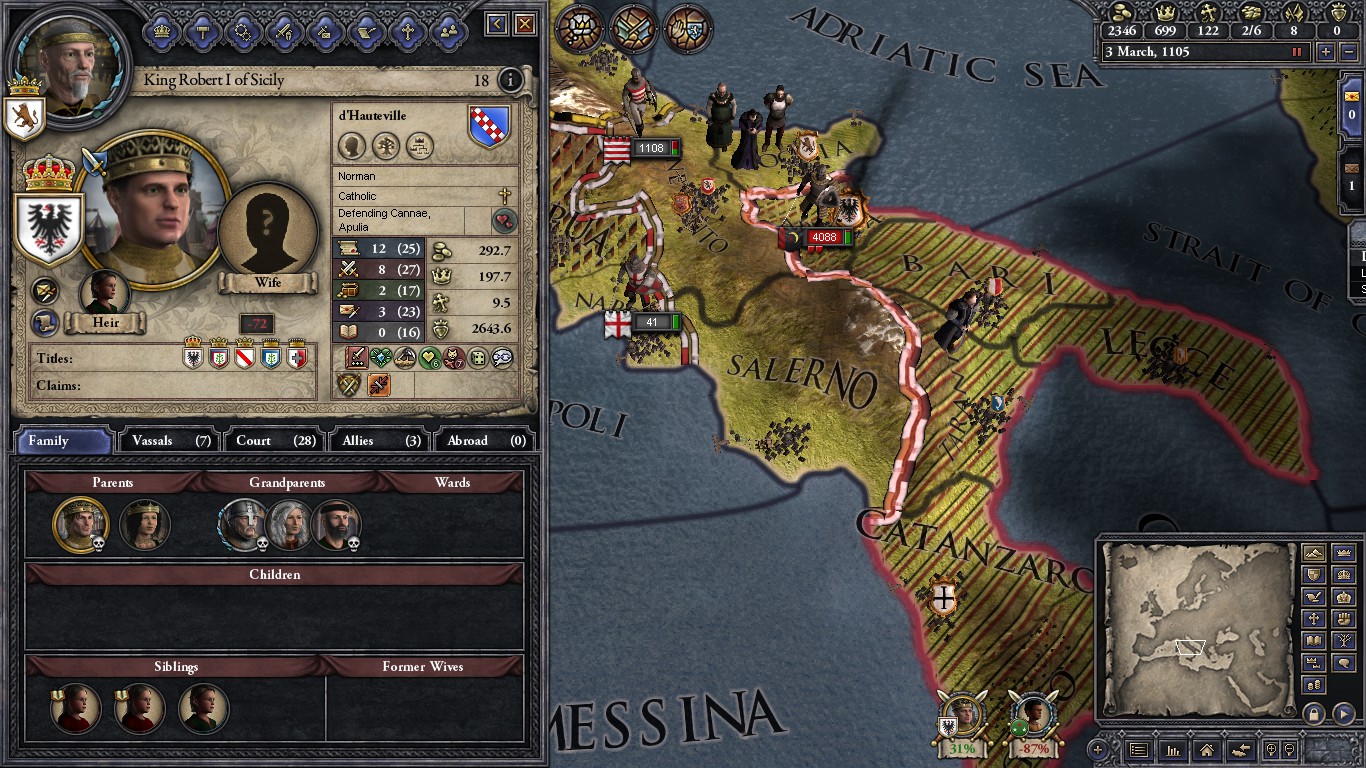
Task: Open the Court tab
Action: 274,440
